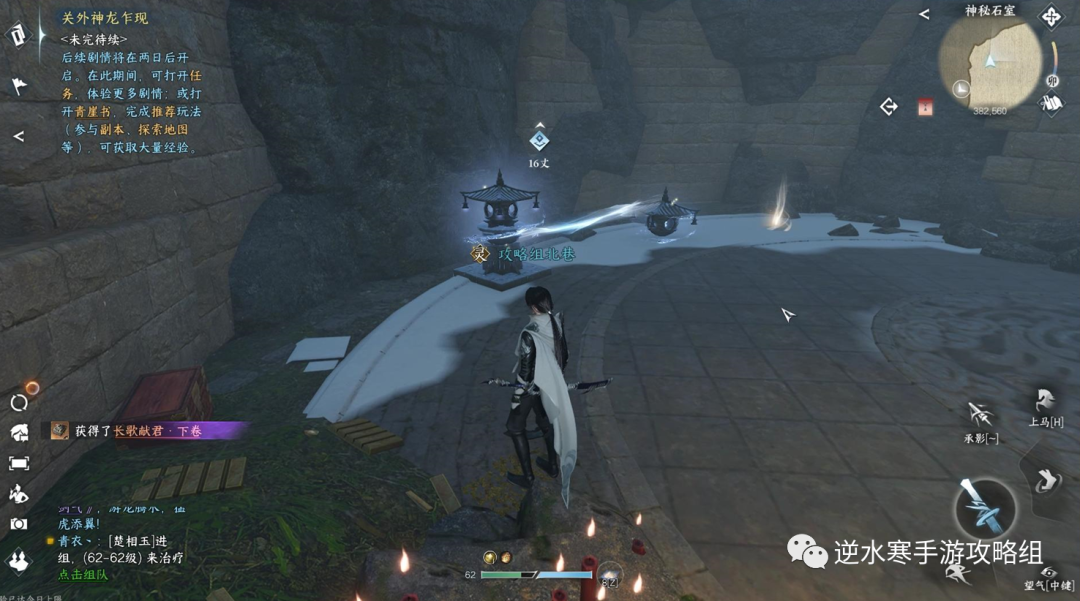
Task: Click the exit arrow icon
Action: (x=889, y=107)
